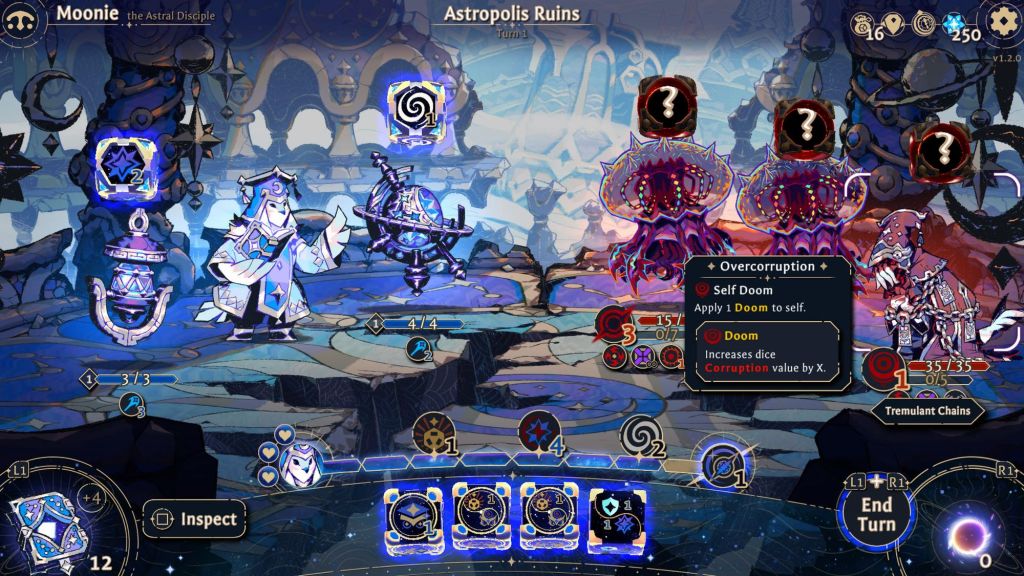End the current turn
This screenshot has height=576, width=1024.
click(875, 512)
